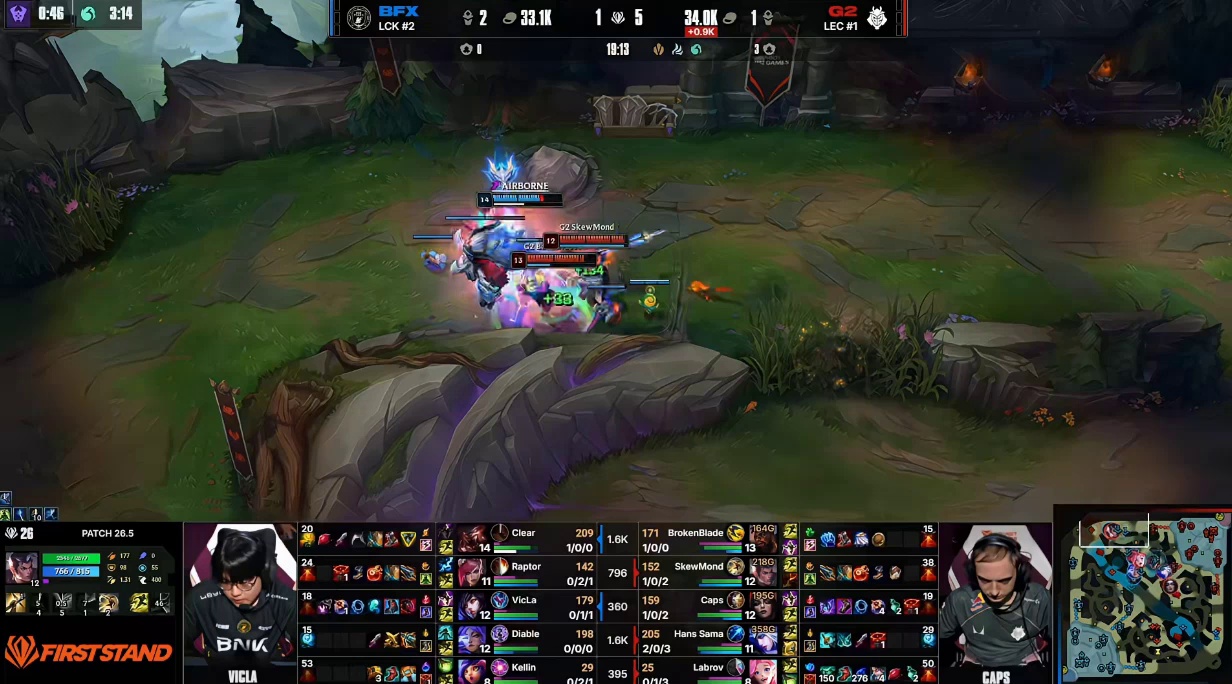Click the BFX team logo
1232x684 pixels.
(x=358, y=18)
